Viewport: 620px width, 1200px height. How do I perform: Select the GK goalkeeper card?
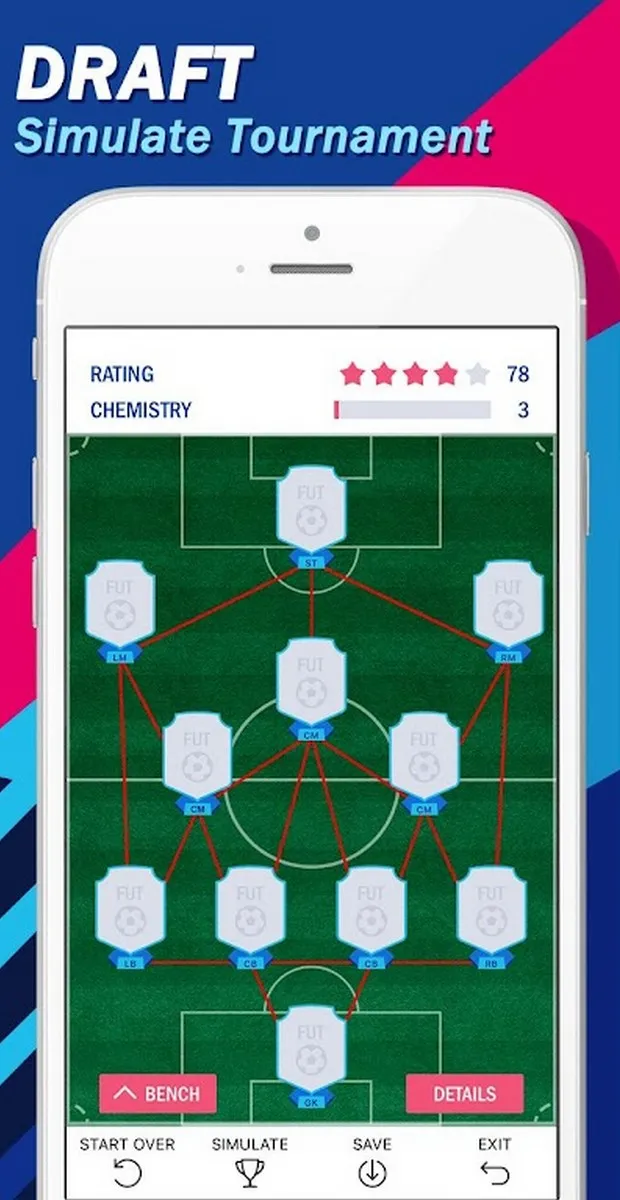311,1050
